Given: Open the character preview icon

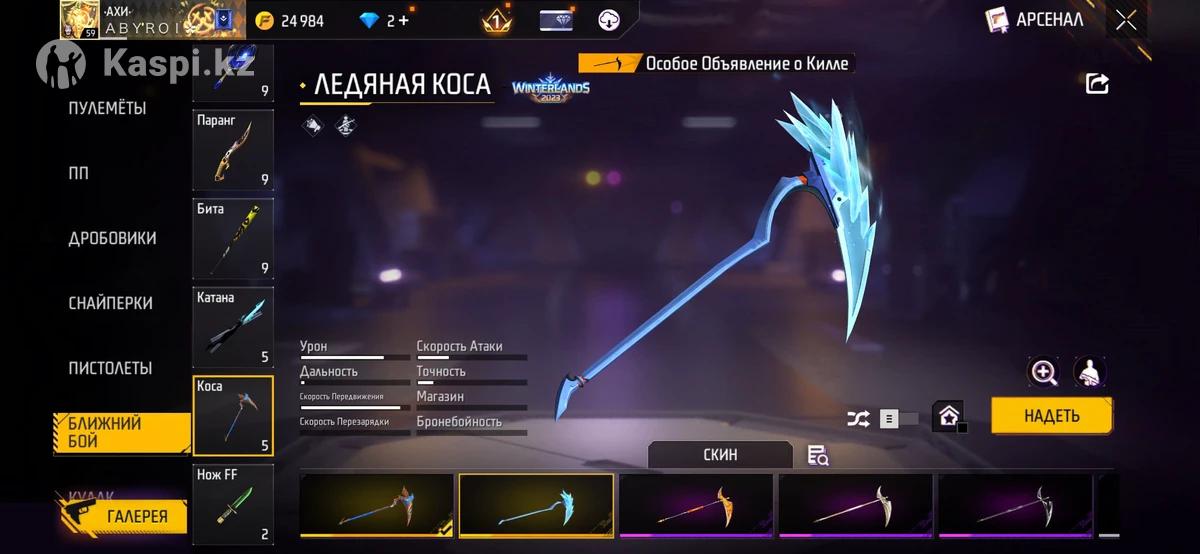Looking at the screenshot, I should tap(1089, 373).
